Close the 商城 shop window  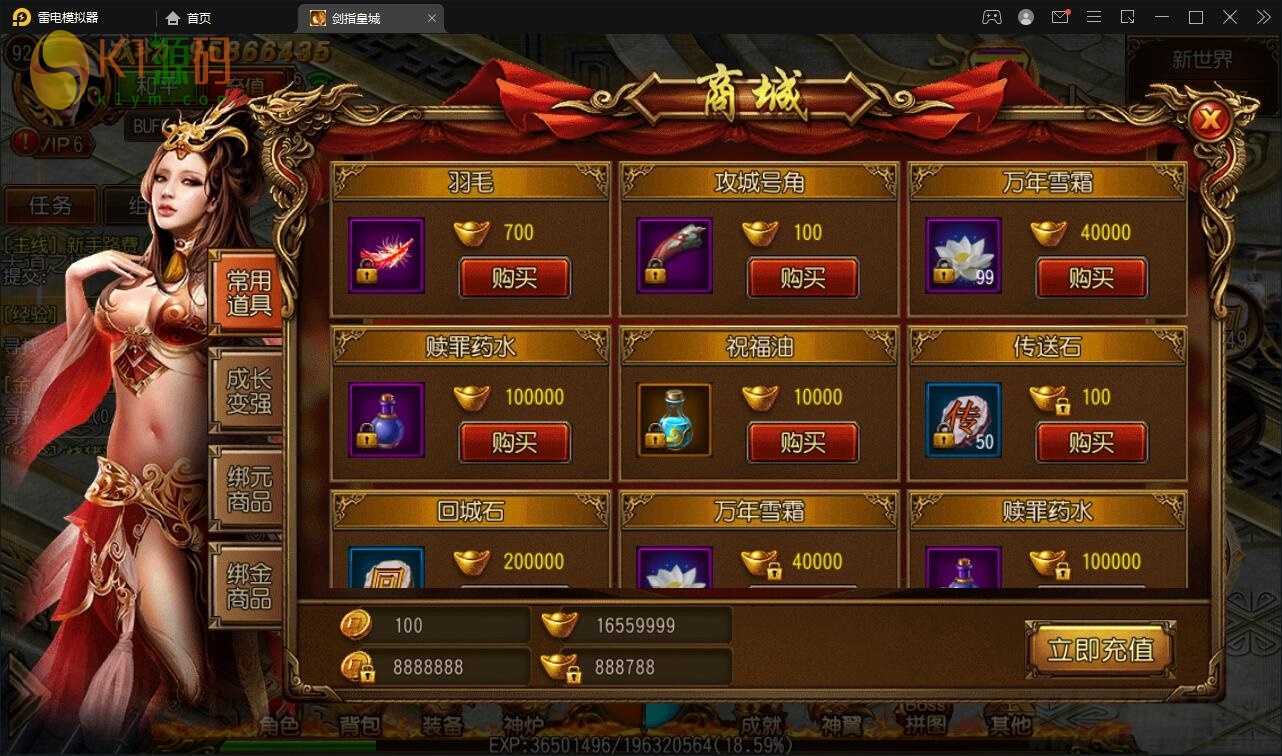coord(1211,122)
